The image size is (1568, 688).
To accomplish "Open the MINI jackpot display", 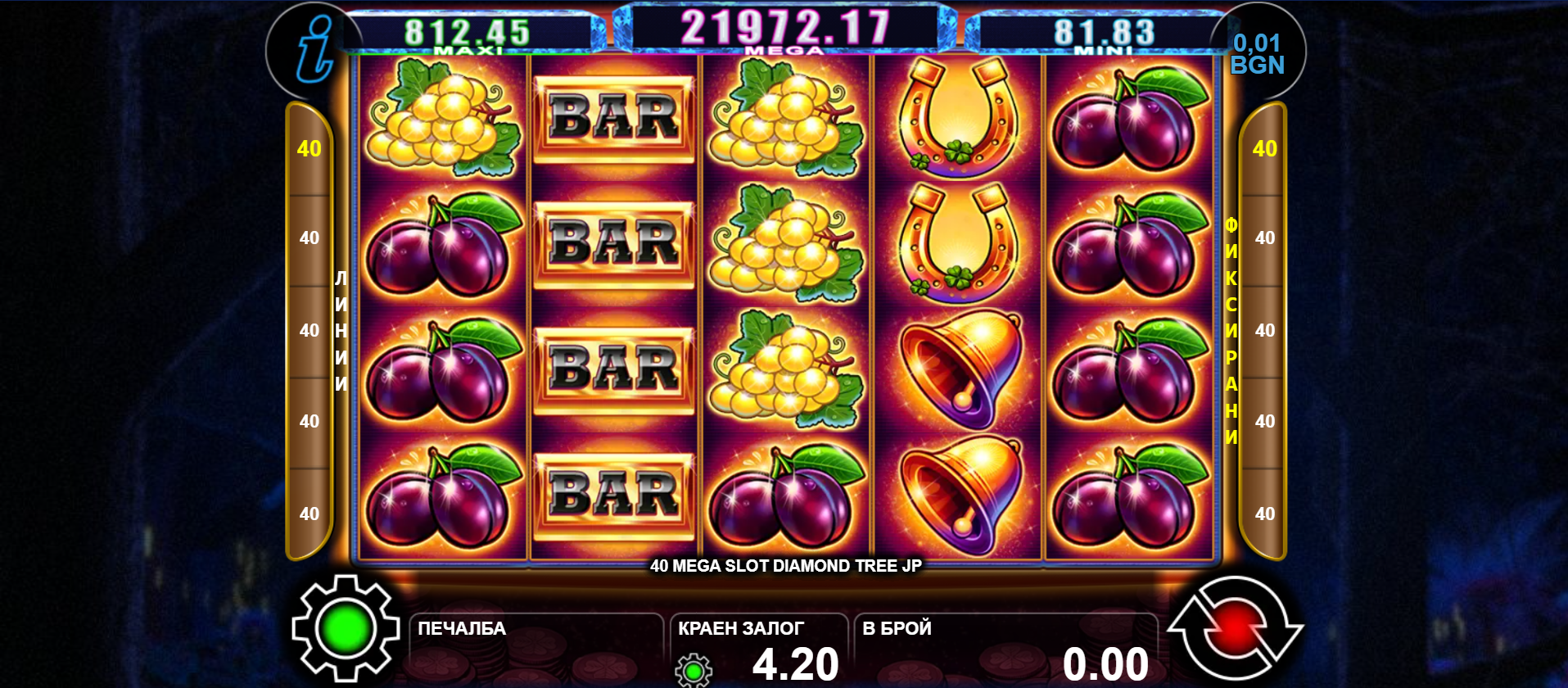I will point(1104,34).
